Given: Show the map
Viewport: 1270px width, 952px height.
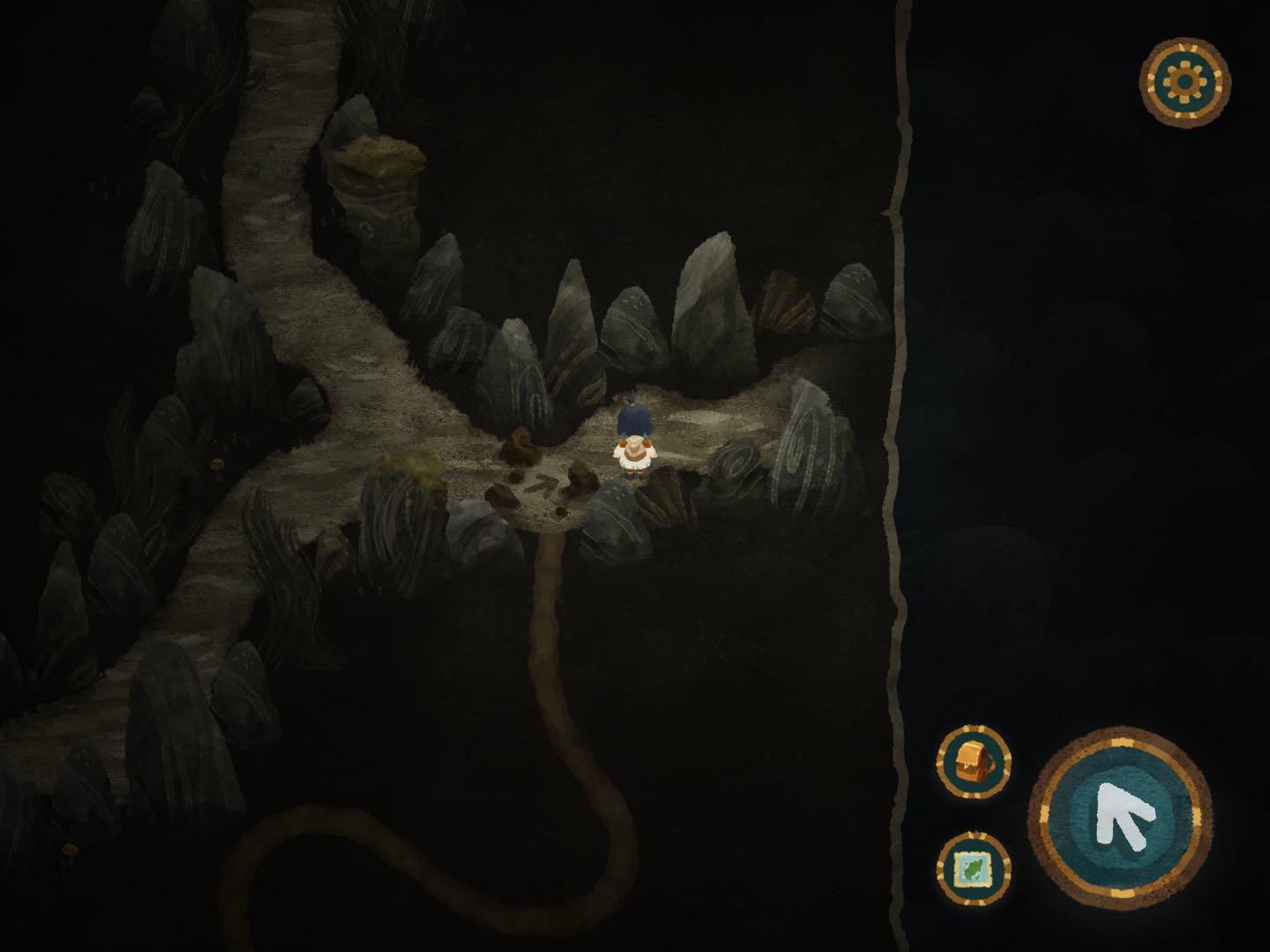Looking at the screenshot, I should (973, 867).
